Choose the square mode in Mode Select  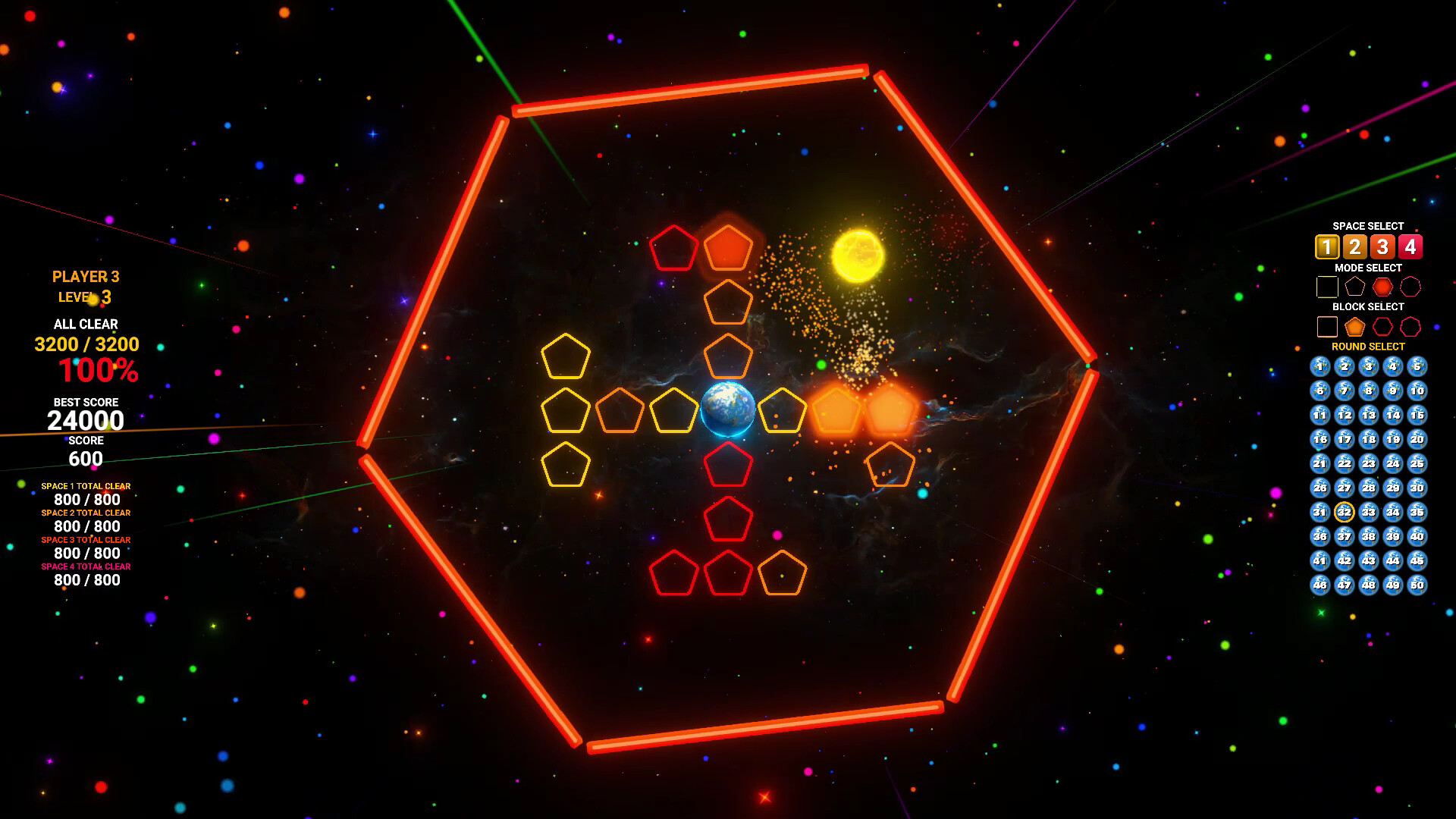[x=1327, y=286]
